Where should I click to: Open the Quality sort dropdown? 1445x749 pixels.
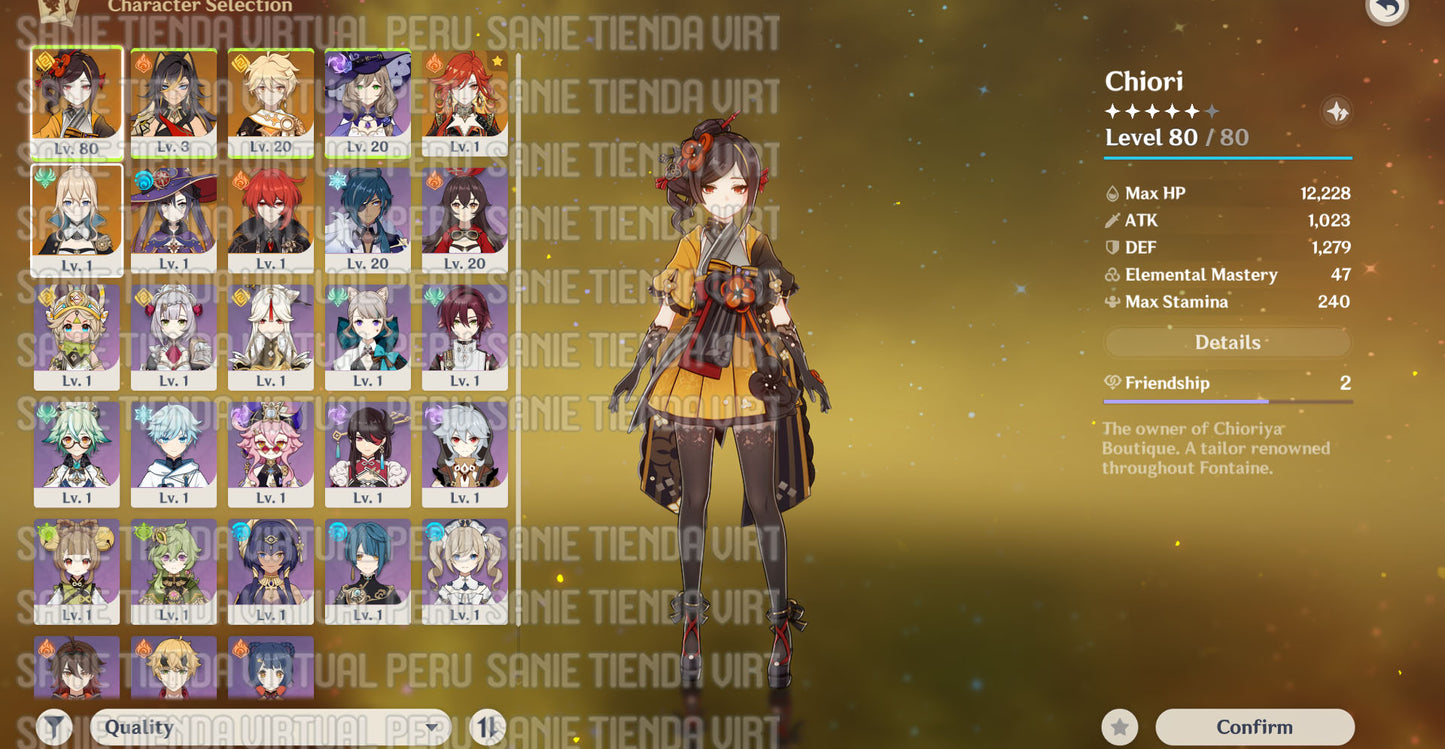click(x=270, y=727)
